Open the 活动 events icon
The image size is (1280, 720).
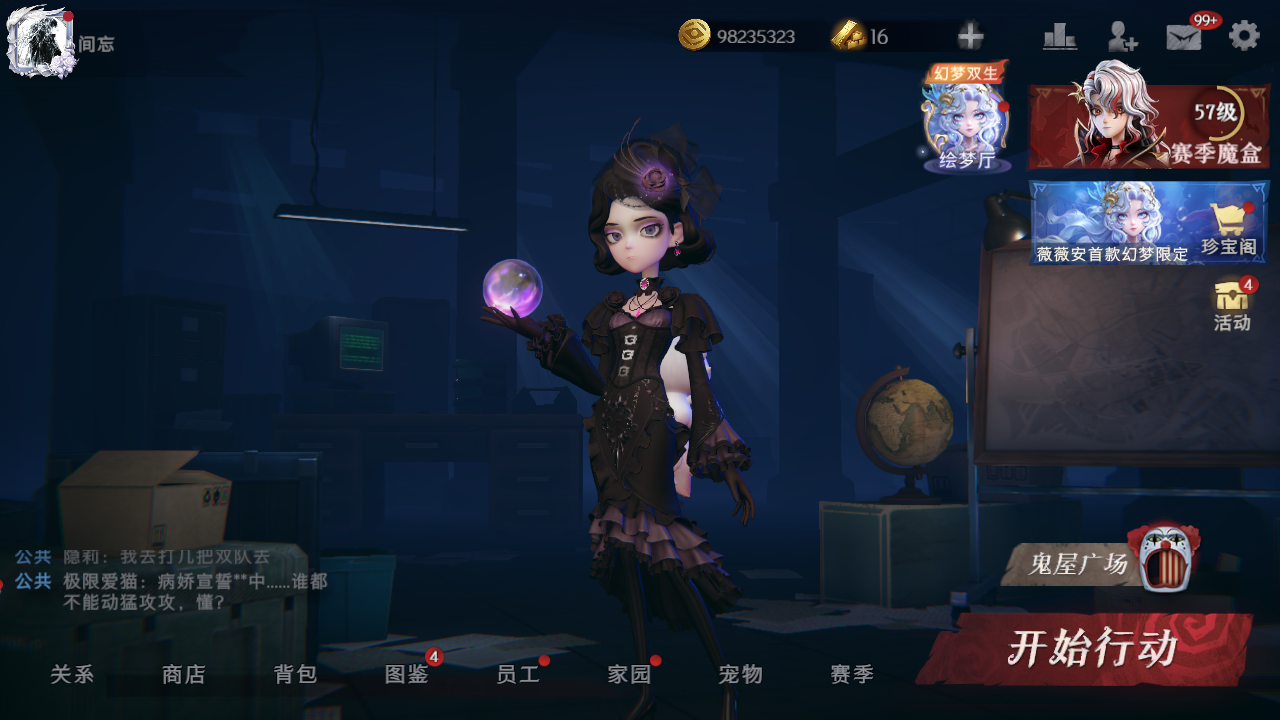(1232, 304)
